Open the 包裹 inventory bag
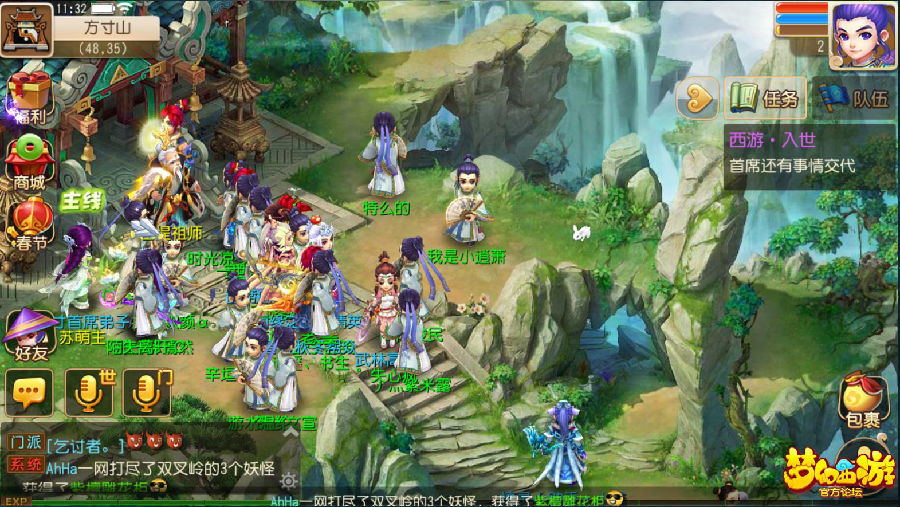This screenshot has width=900, height=507. pyautogui.click(x=861, y=399)
